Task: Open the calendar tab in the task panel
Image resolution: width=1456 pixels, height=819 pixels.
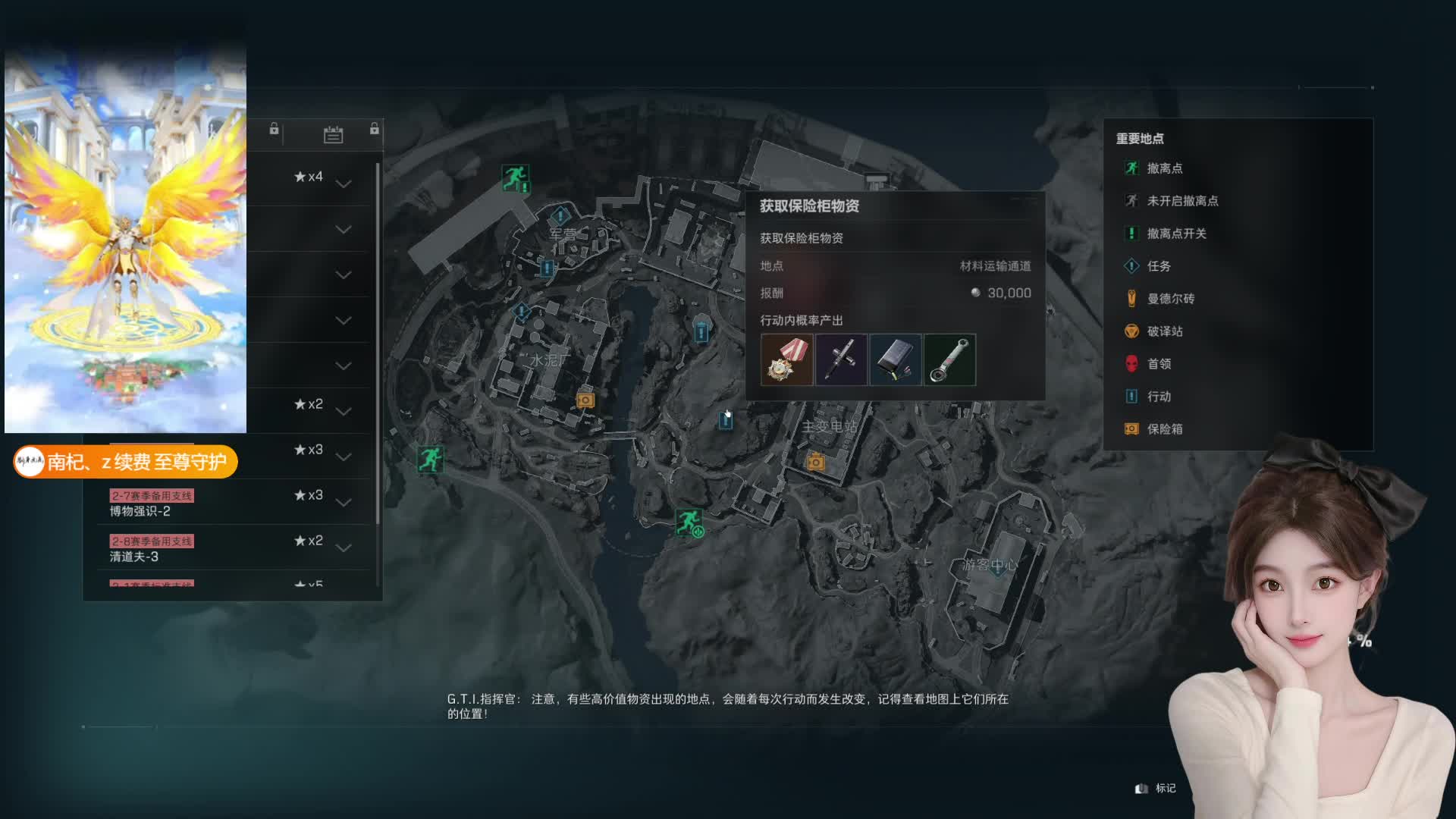Action: (333, 134)
